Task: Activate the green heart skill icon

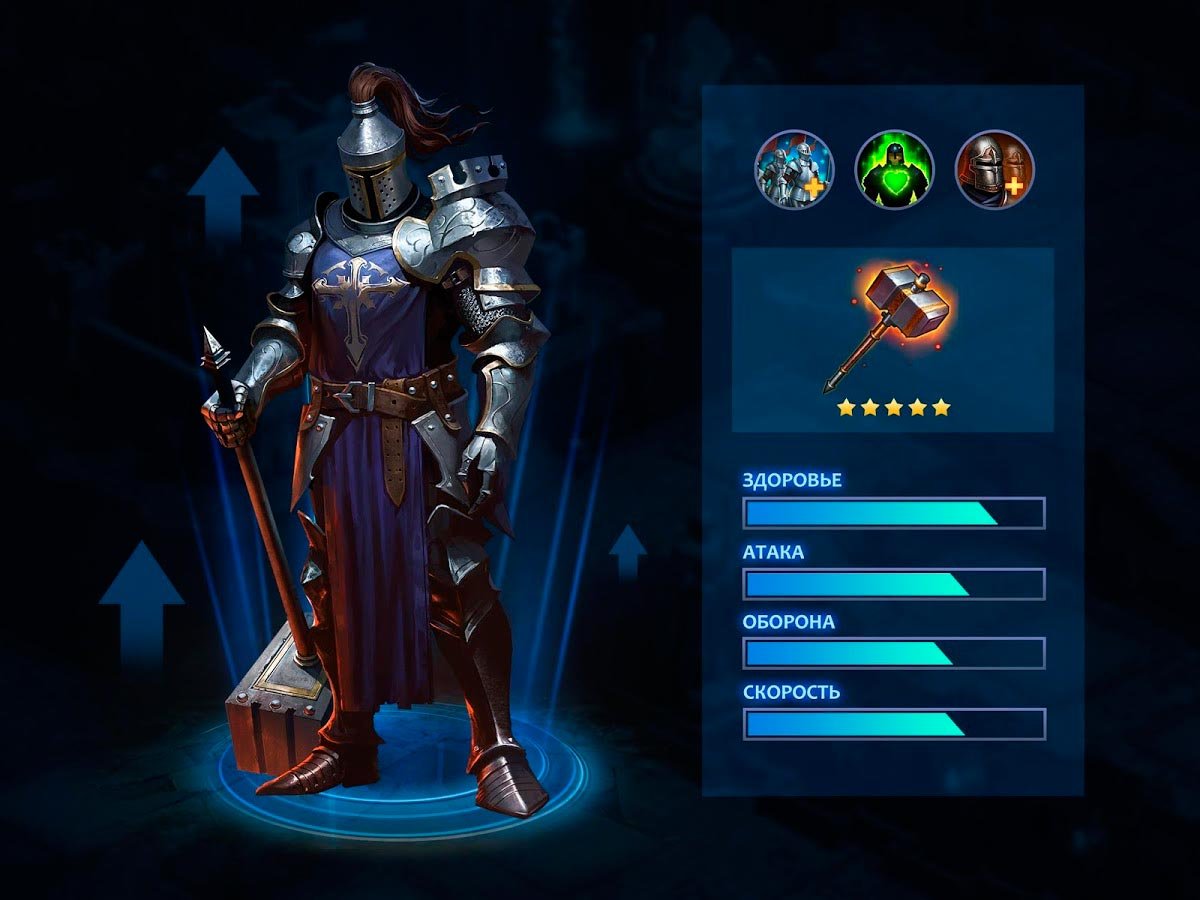Action: [x=894, y=170]
